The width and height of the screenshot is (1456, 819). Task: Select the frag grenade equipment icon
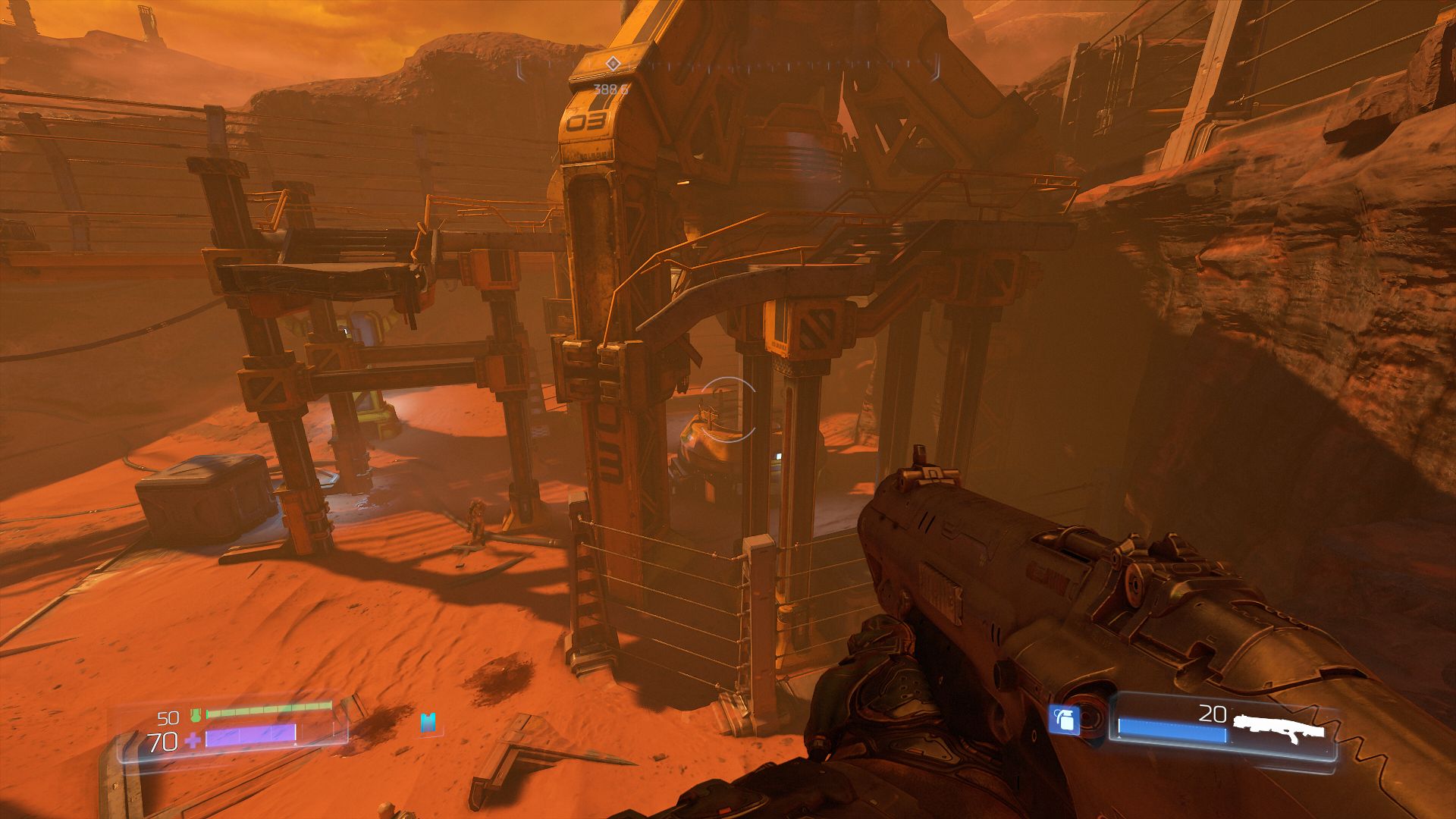click(1064, 719)
